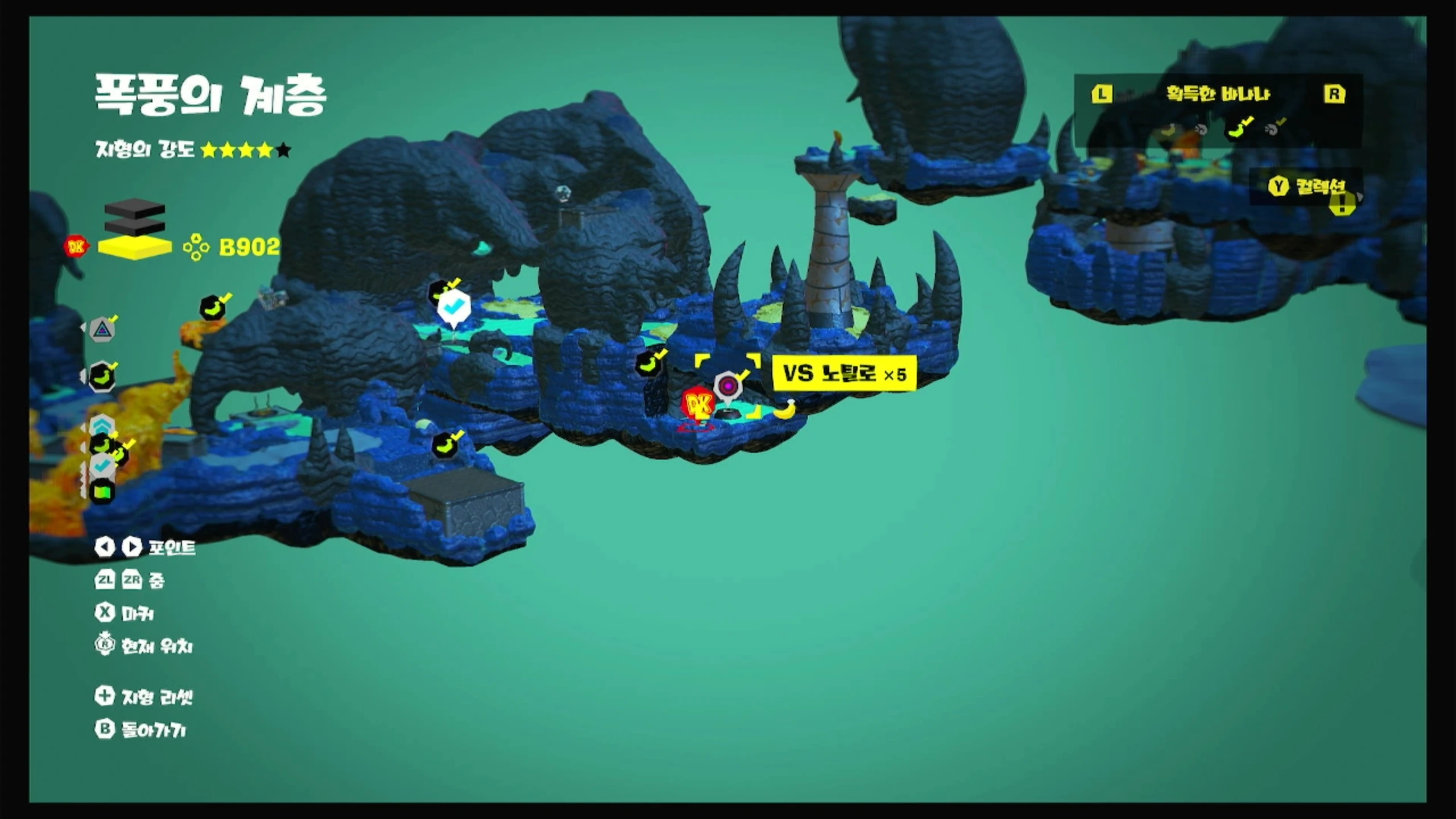This screenshot has width=1456, height=819.
Task: Select the collected banana marker left of the VS challenge
Action: point(648,363)
